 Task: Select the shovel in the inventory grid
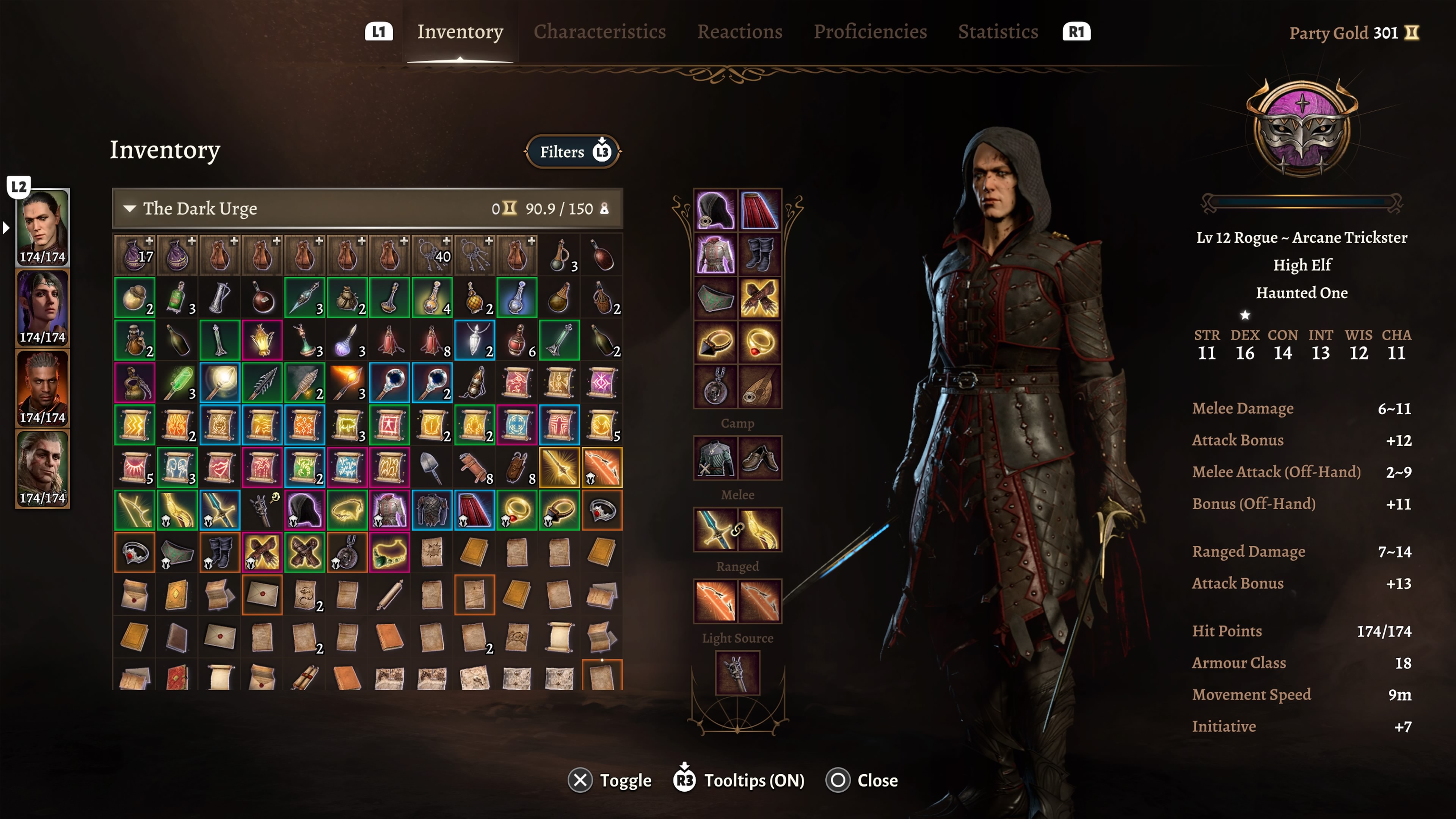[x=432, y=468]
